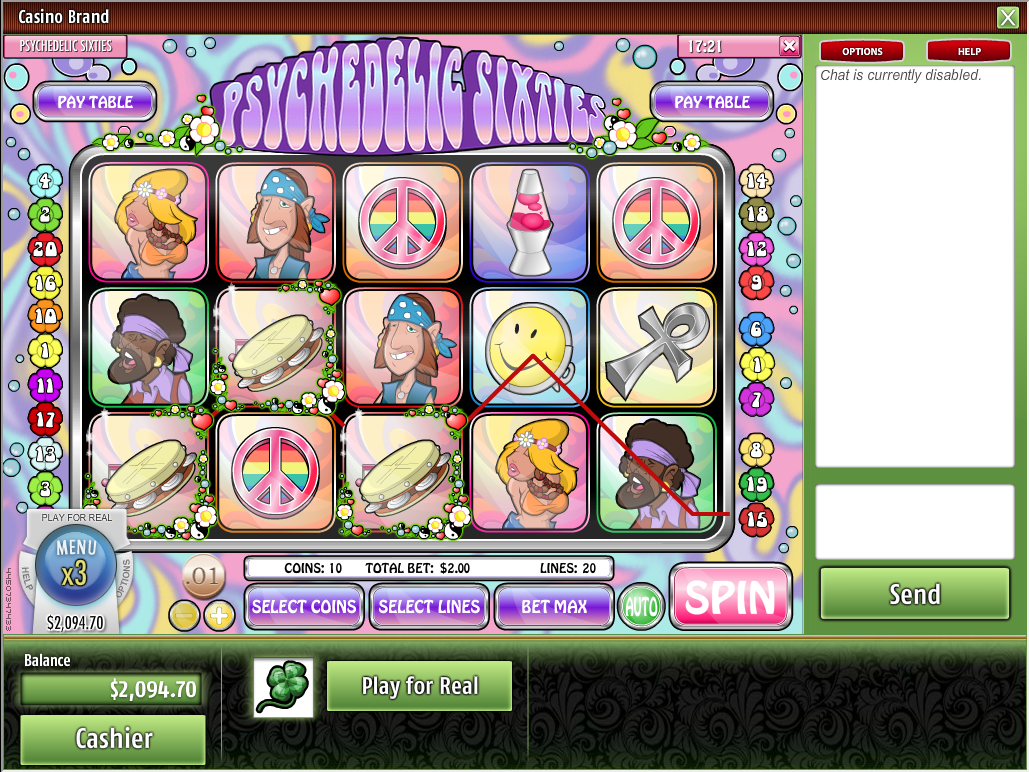Open the red Options button above chat
The width and height of the screenshot is (1029, 772).
(861, 51)
